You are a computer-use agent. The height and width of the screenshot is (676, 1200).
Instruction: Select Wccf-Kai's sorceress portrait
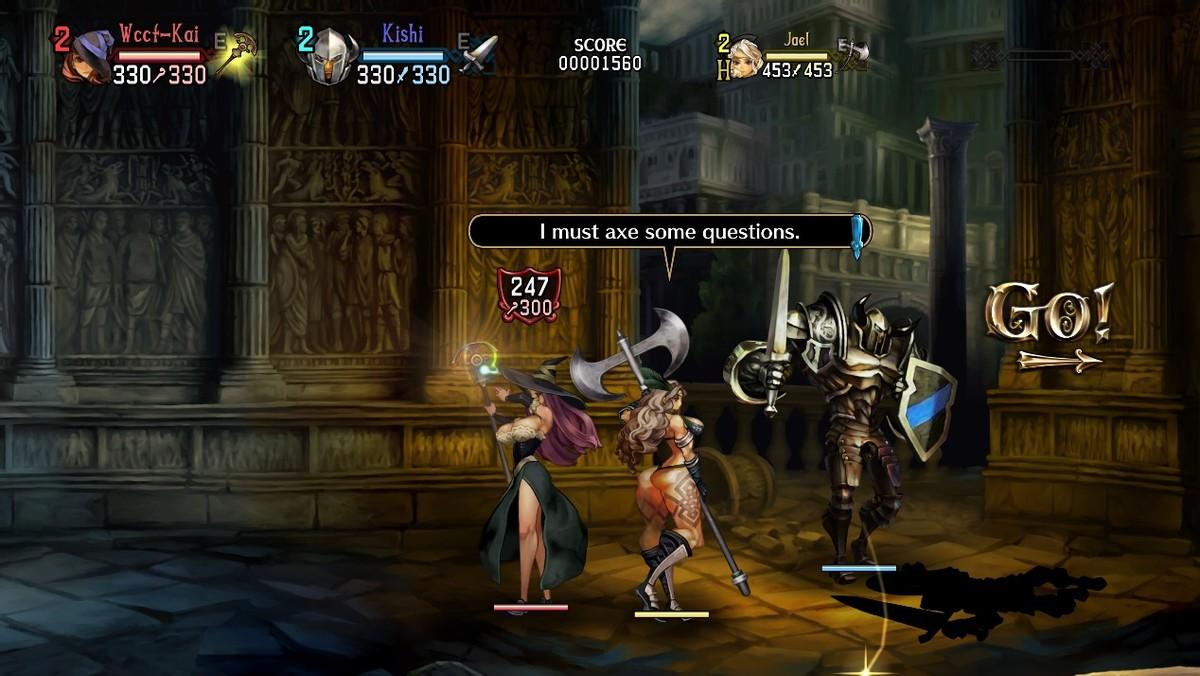(87, 60)
